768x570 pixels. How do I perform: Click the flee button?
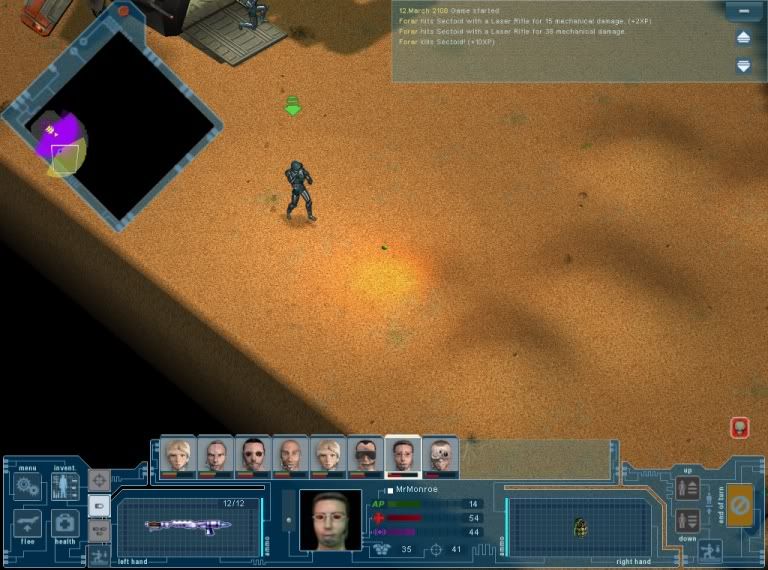[x=27, y=523]
